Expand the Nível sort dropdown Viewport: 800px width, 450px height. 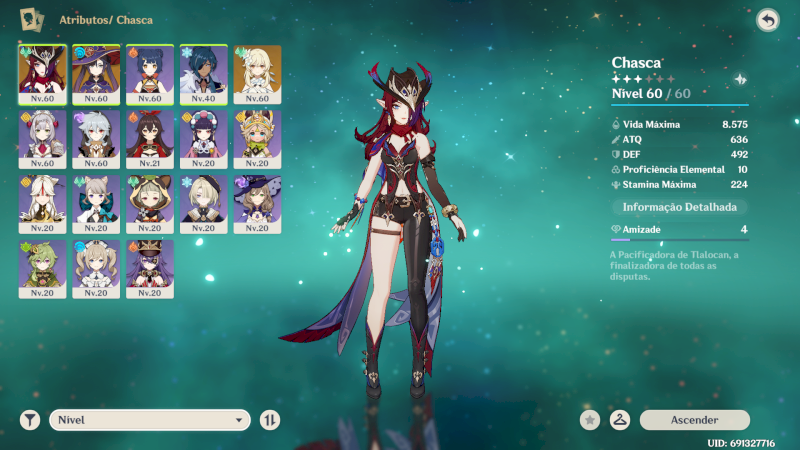pyautogui.click(x=150, y=420)
